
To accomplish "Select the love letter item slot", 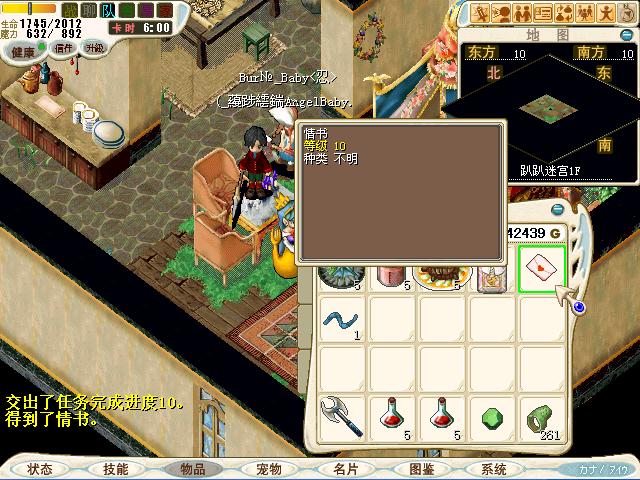I will pyautogui.click(x=543, y=269).
